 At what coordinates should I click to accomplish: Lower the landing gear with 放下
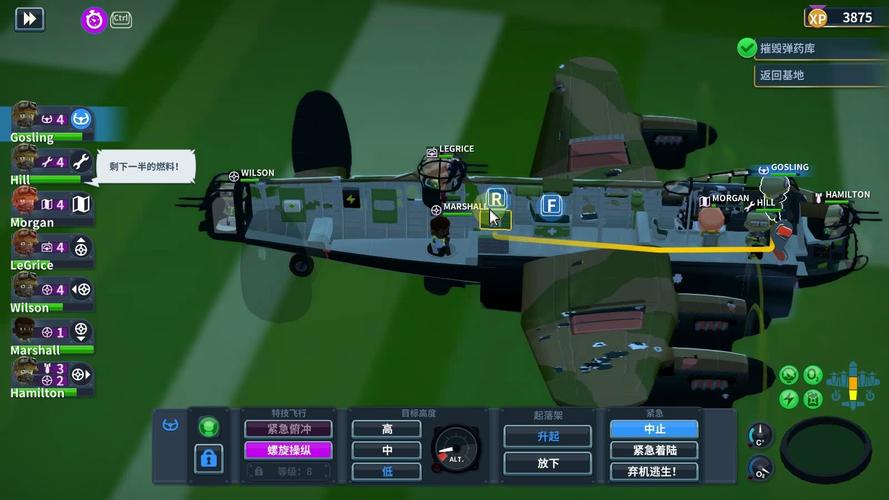547,462
